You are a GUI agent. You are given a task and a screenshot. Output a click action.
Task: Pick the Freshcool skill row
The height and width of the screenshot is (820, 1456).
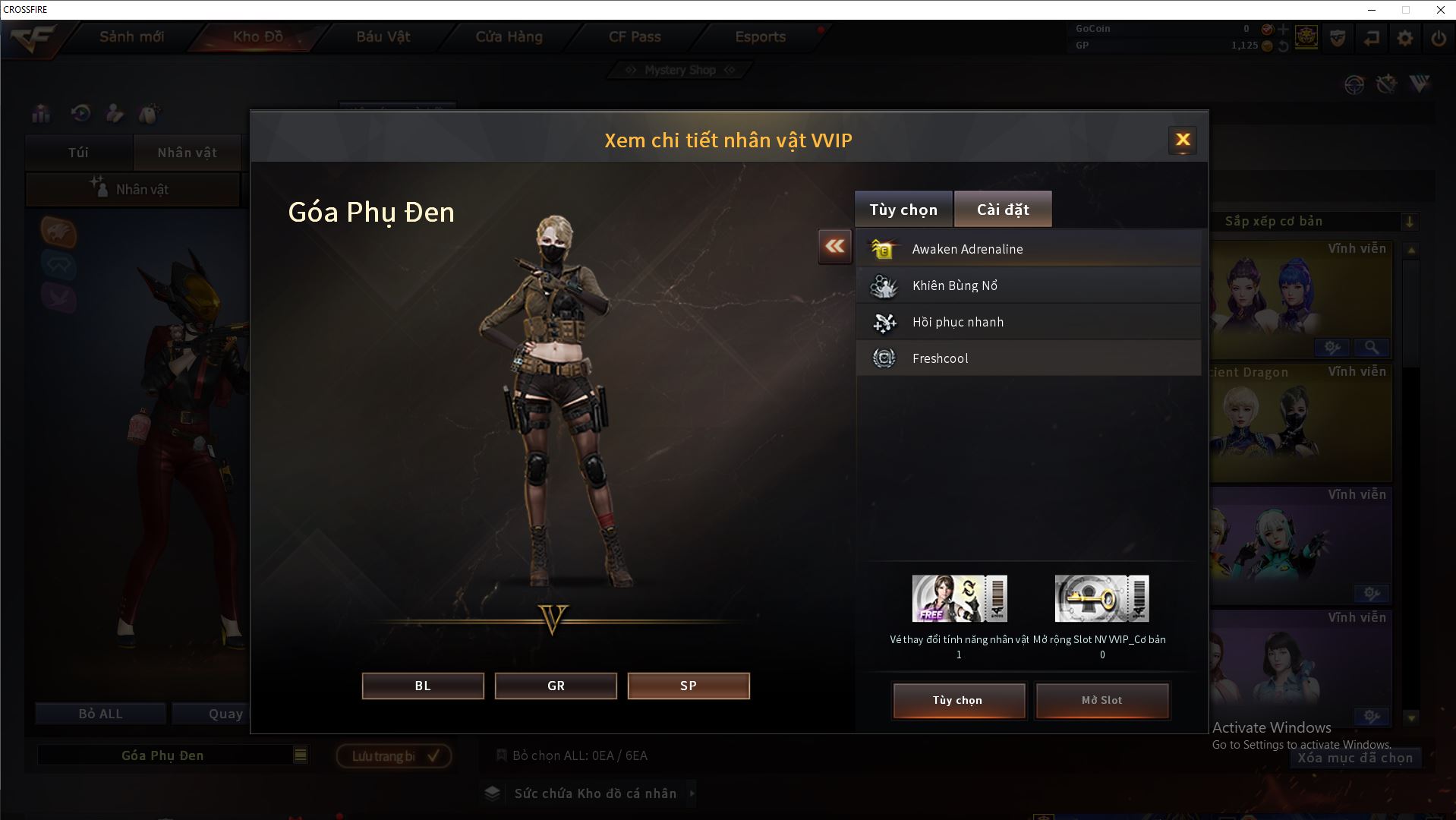pyautogui.click(x=1029, y=358)
